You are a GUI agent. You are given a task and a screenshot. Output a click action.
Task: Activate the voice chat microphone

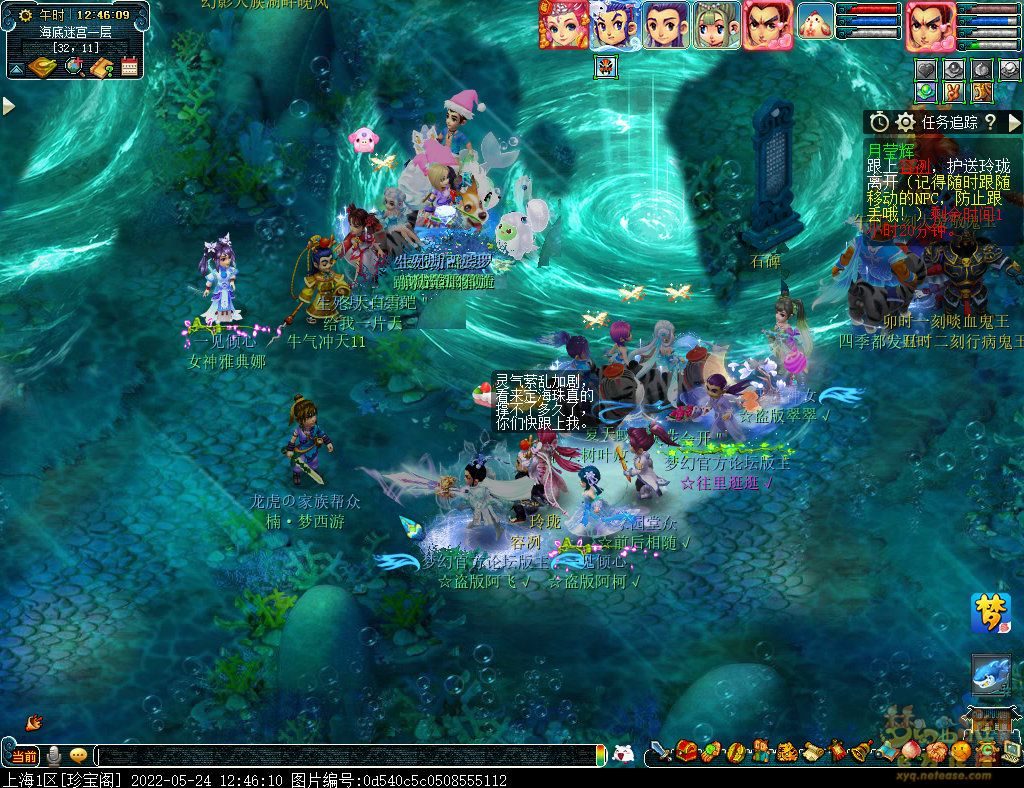pos(54,756)
